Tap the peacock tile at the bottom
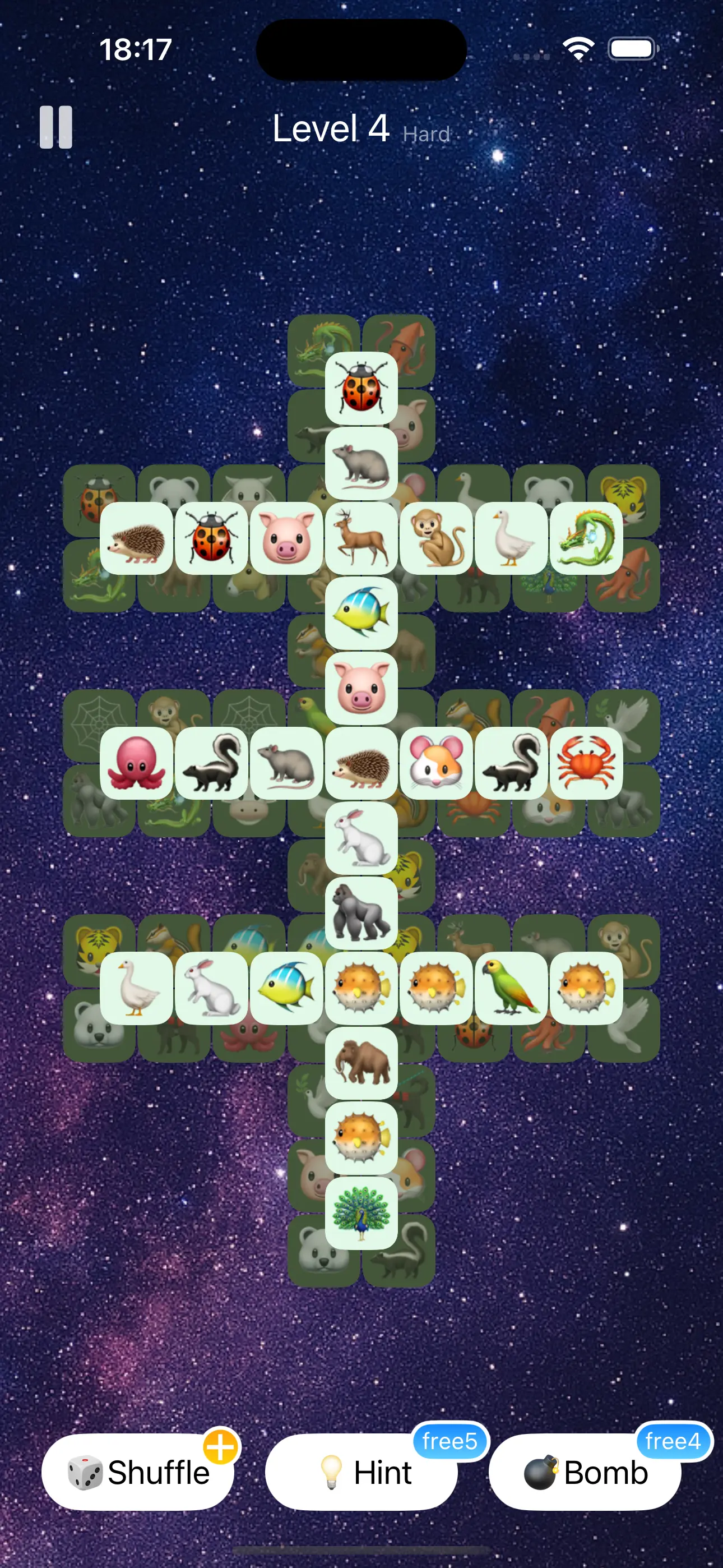Viewport: 723px width, 1568px height. tap(362, 1211)
